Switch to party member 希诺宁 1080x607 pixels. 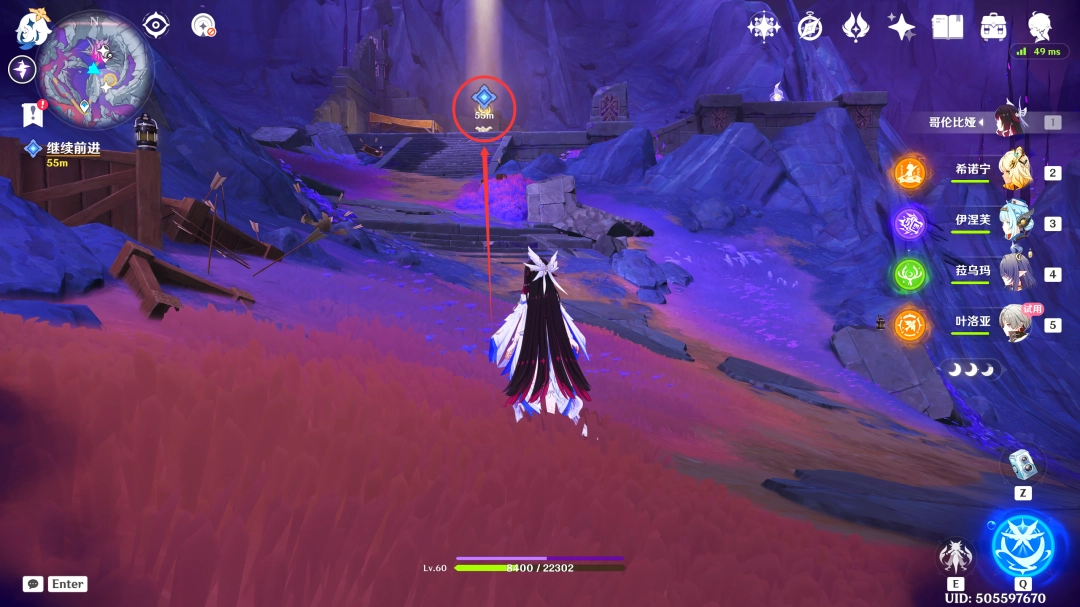click(1016, 170)
